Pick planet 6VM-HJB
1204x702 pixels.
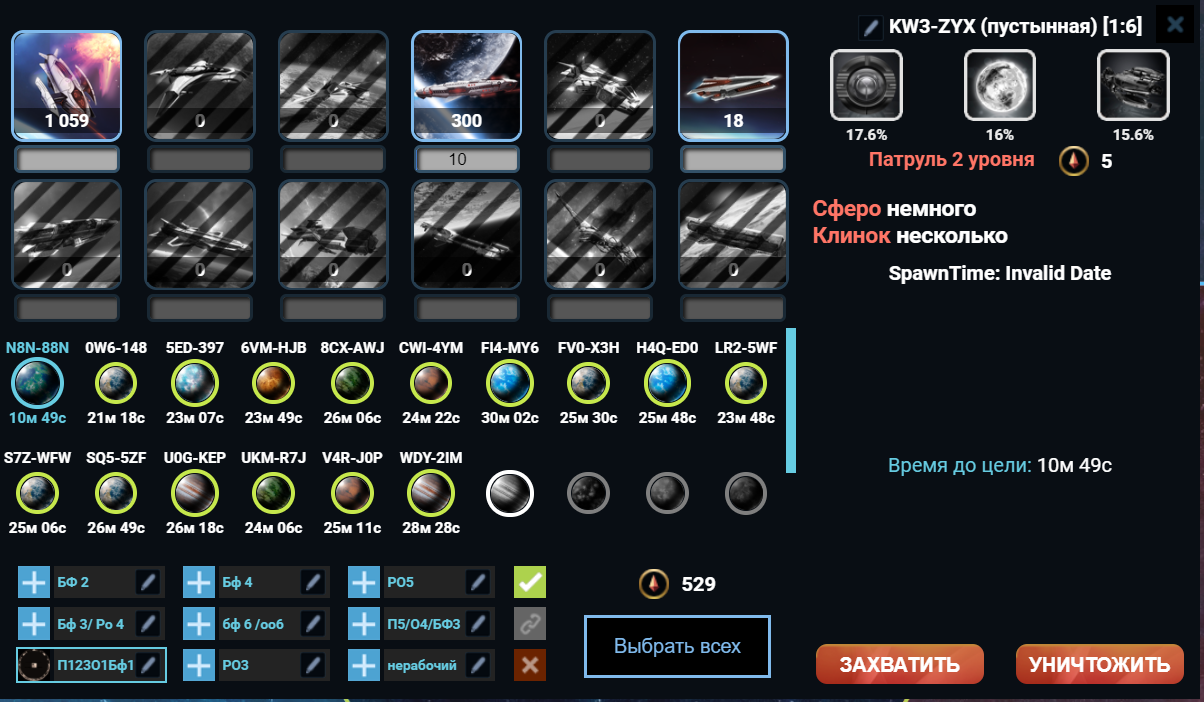(273, 382)
